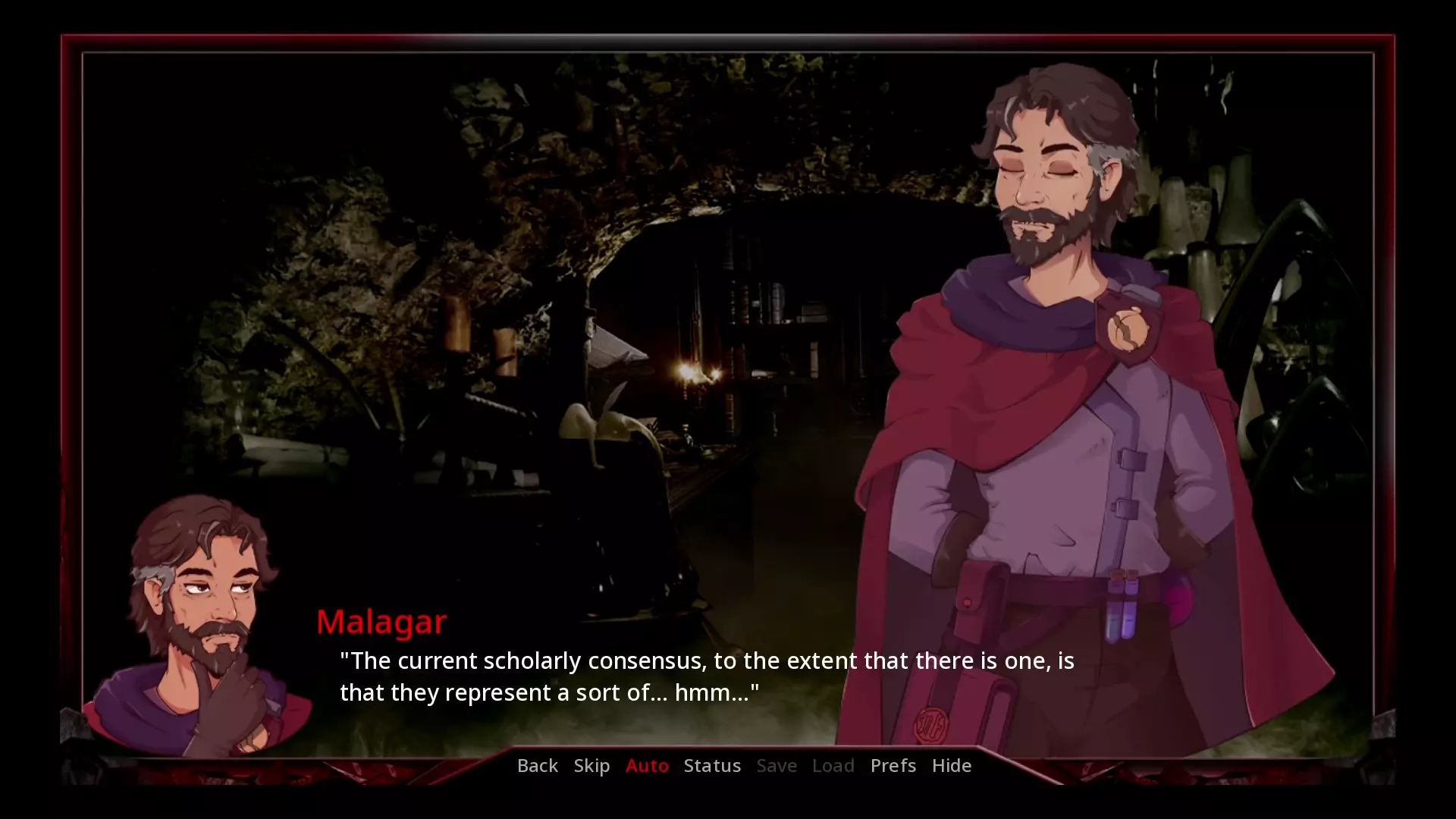Toggle Auto dialogue advance
This screenshot has width=1456, height=819.
click(647, 766)
